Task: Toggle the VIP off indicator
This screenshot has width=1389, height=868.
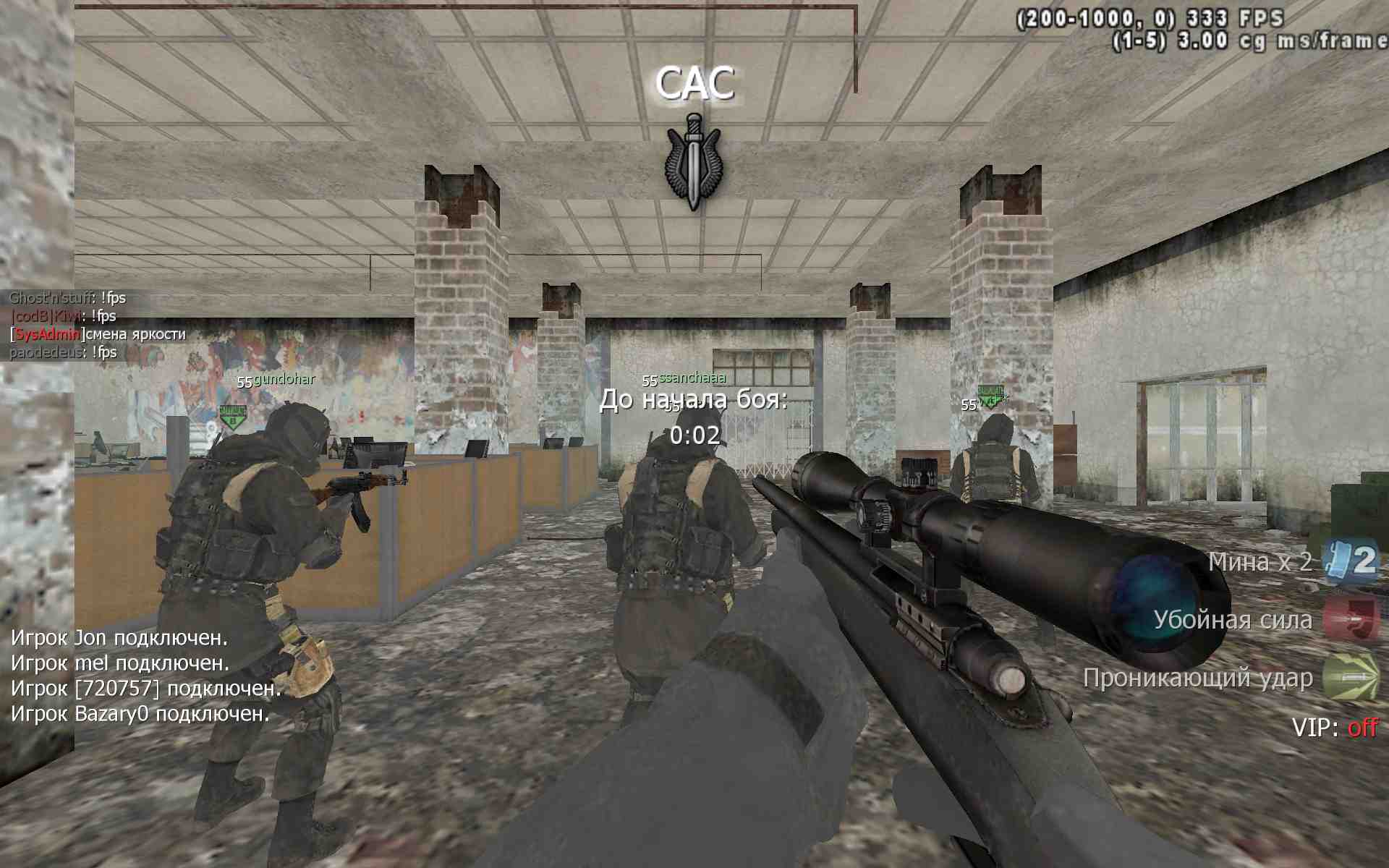Action: [1335, 727]
